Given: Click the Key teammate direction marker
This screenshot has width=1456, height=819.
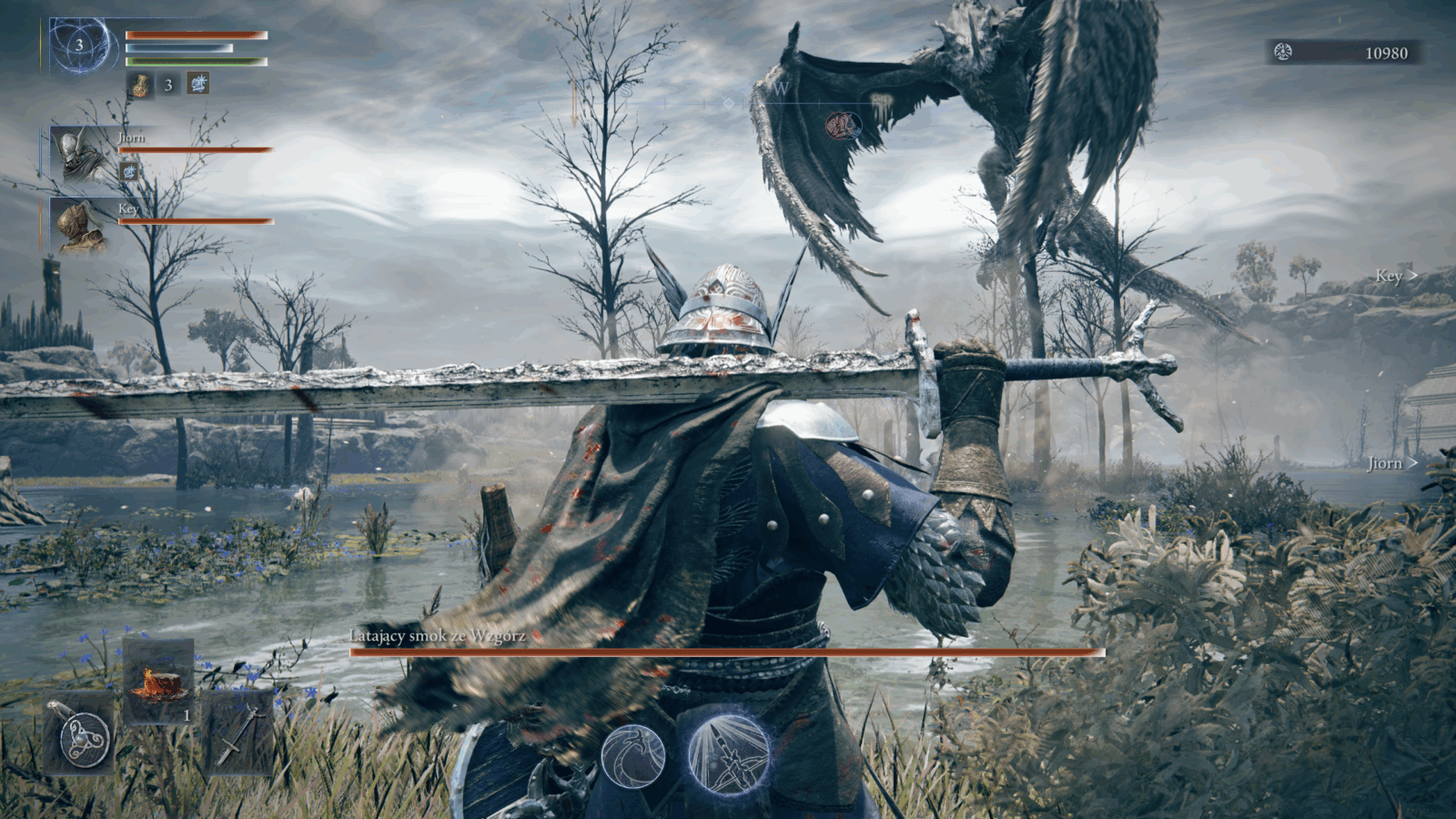Looking at the screenshot, I should pos(1396,276).
